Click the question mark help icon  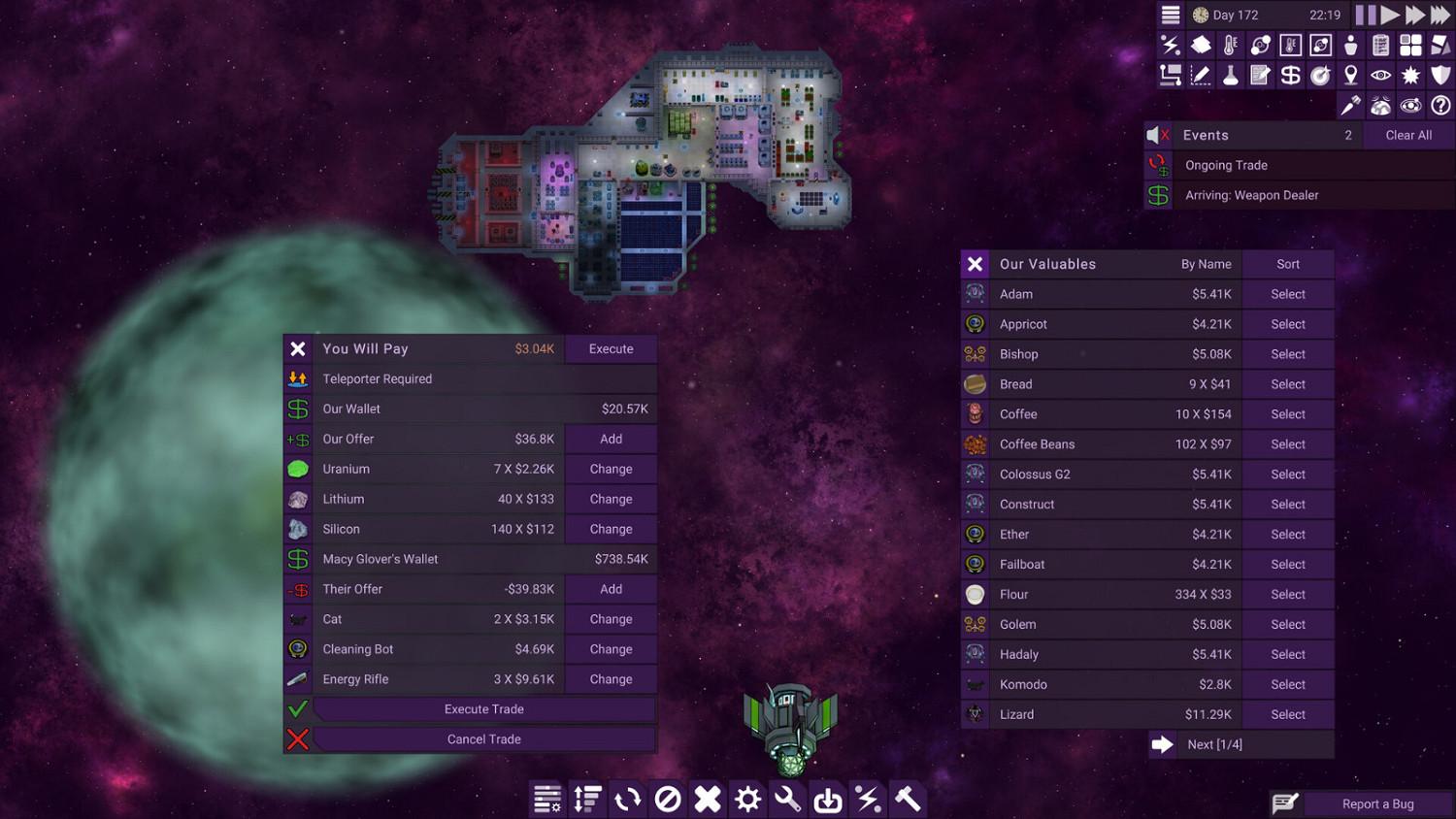[x=1440, y=105]
